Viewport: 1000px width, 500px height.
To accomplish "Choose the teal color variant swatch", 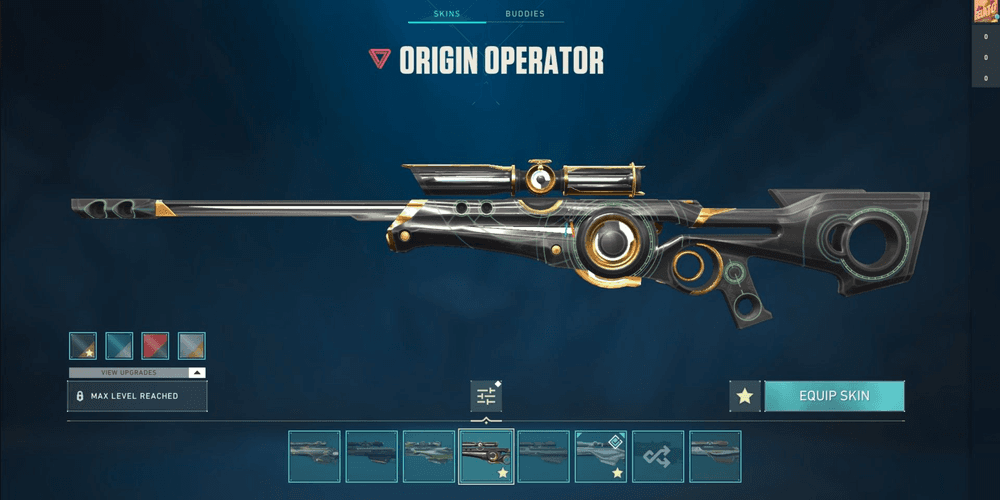I will click(119, 346).
